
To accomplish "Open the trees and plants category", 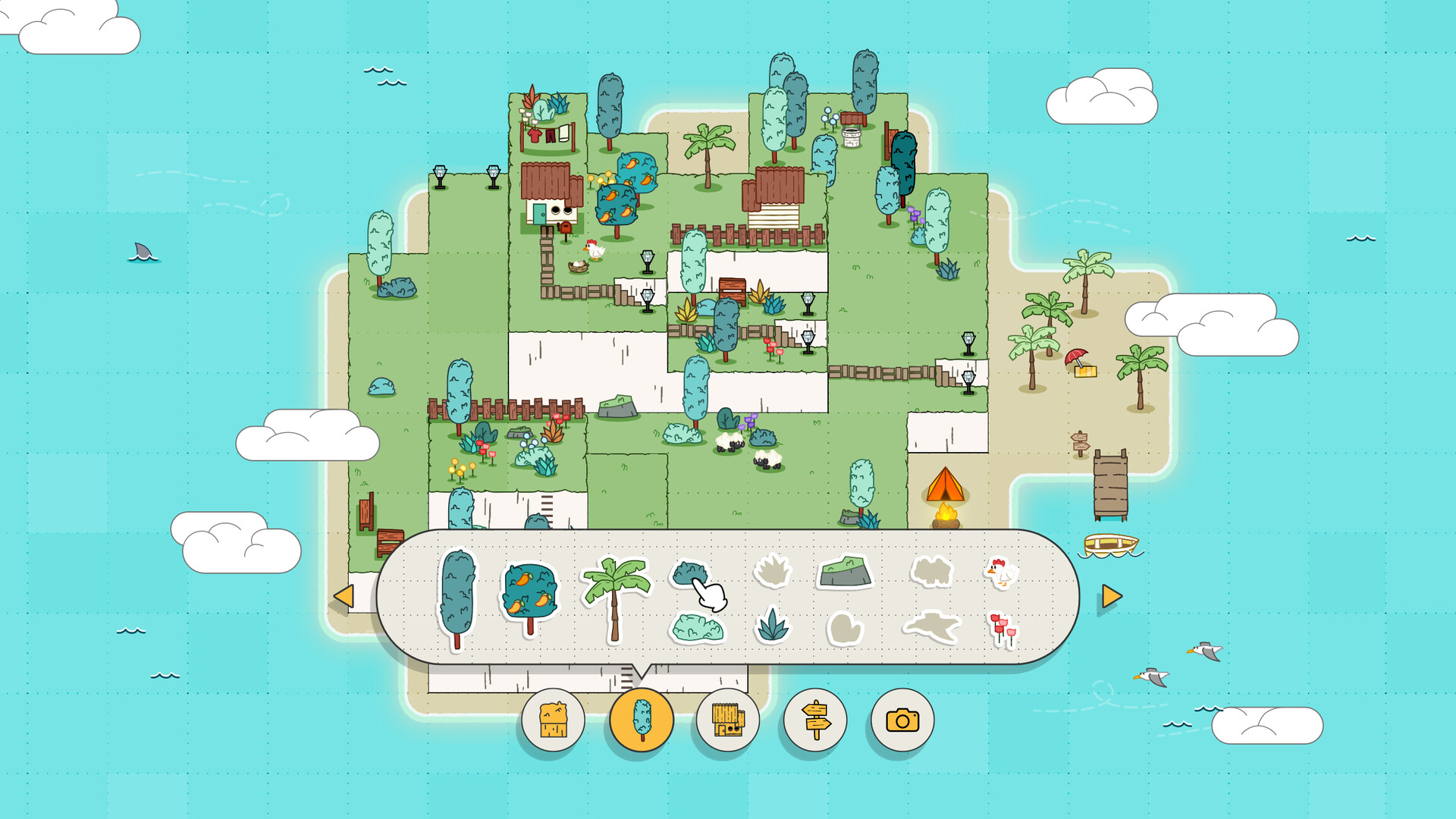I will [x=641, y=721].
